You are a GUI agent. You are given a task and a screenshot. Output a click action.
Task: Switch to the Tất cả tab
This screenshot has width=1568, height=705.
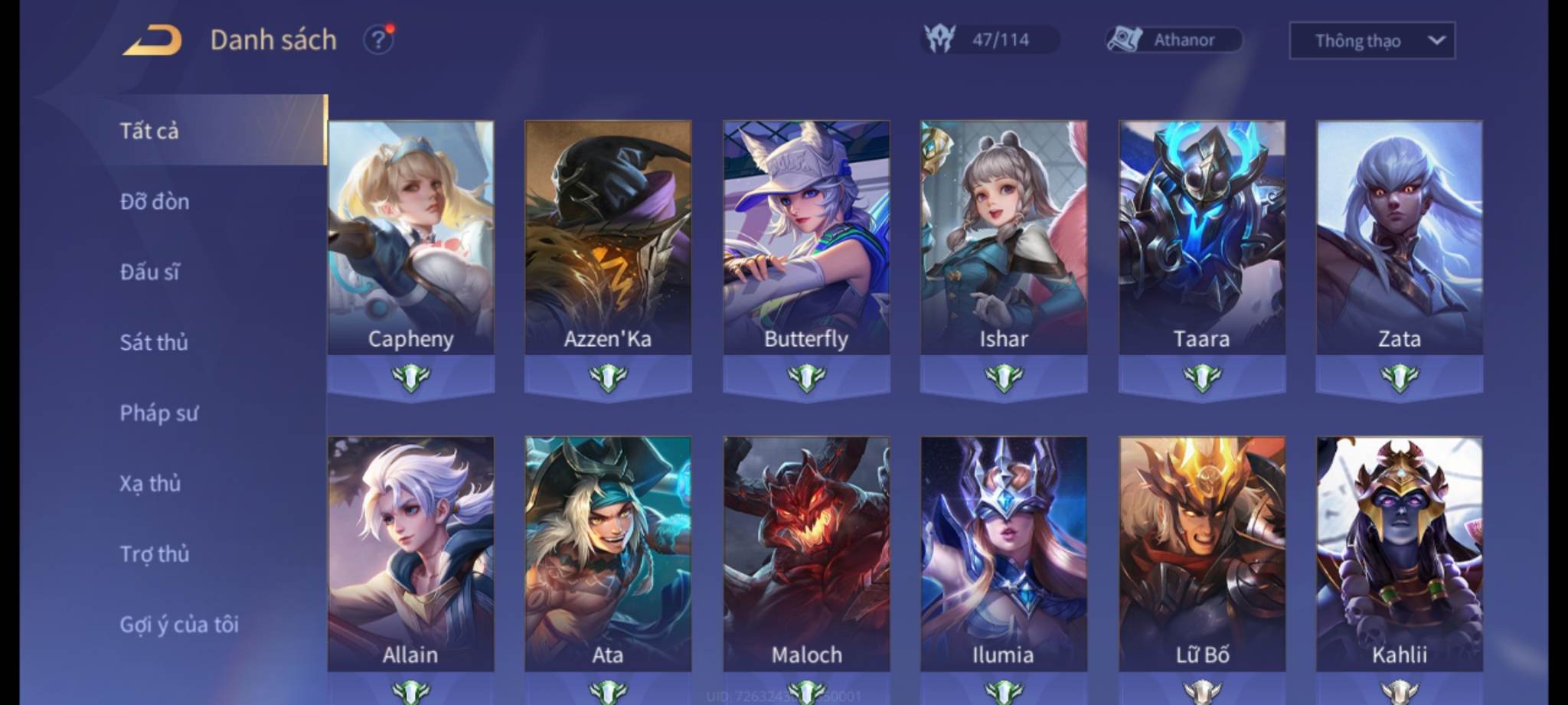[150, 131]
